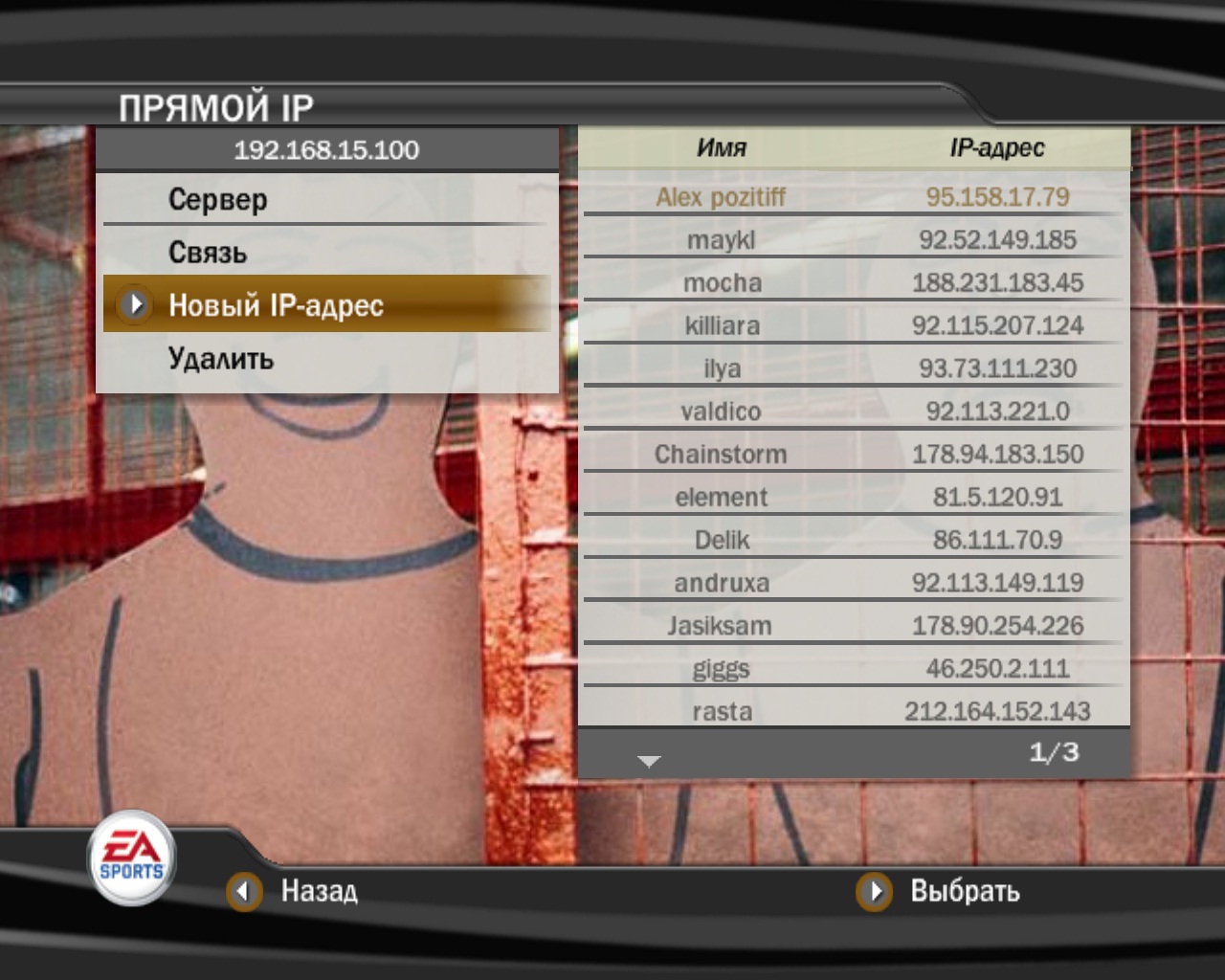Choose the ilya row

(852, 368)
